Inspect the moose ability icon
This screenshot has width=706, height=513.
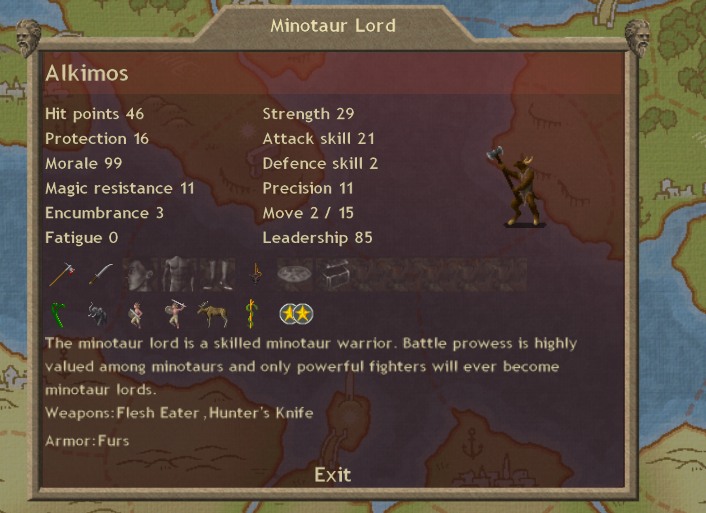(x=212, y=314)
